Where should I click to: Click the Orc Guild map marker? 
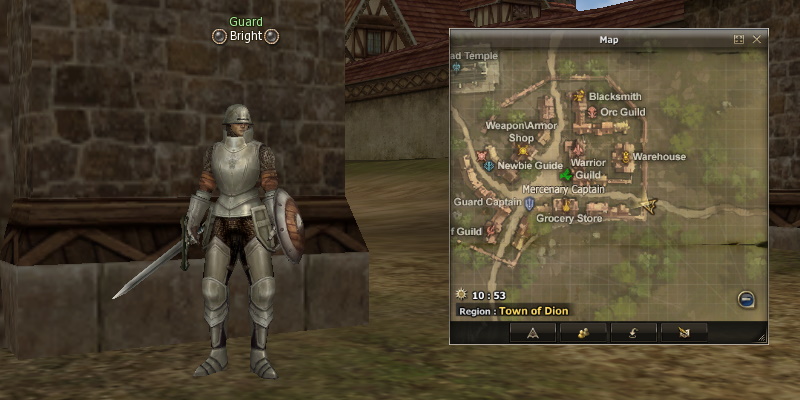tap(591, 112)
